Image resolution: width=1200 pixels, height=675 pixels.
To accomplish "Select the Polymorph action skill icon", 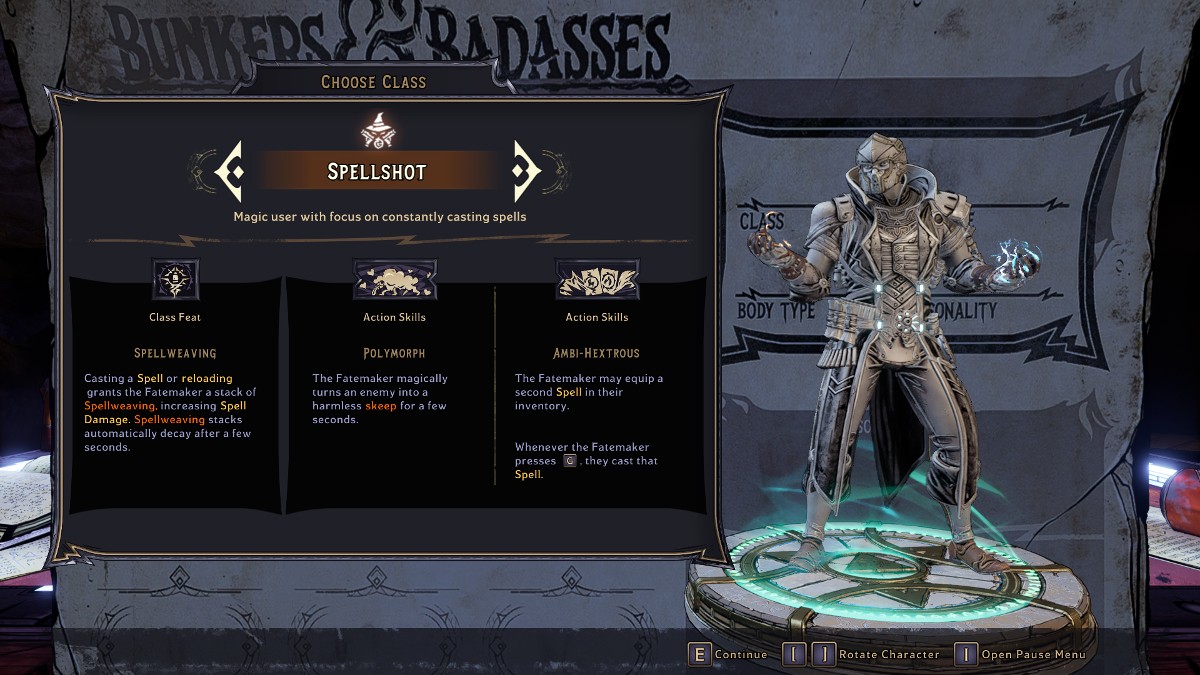I will click(394, 280).
